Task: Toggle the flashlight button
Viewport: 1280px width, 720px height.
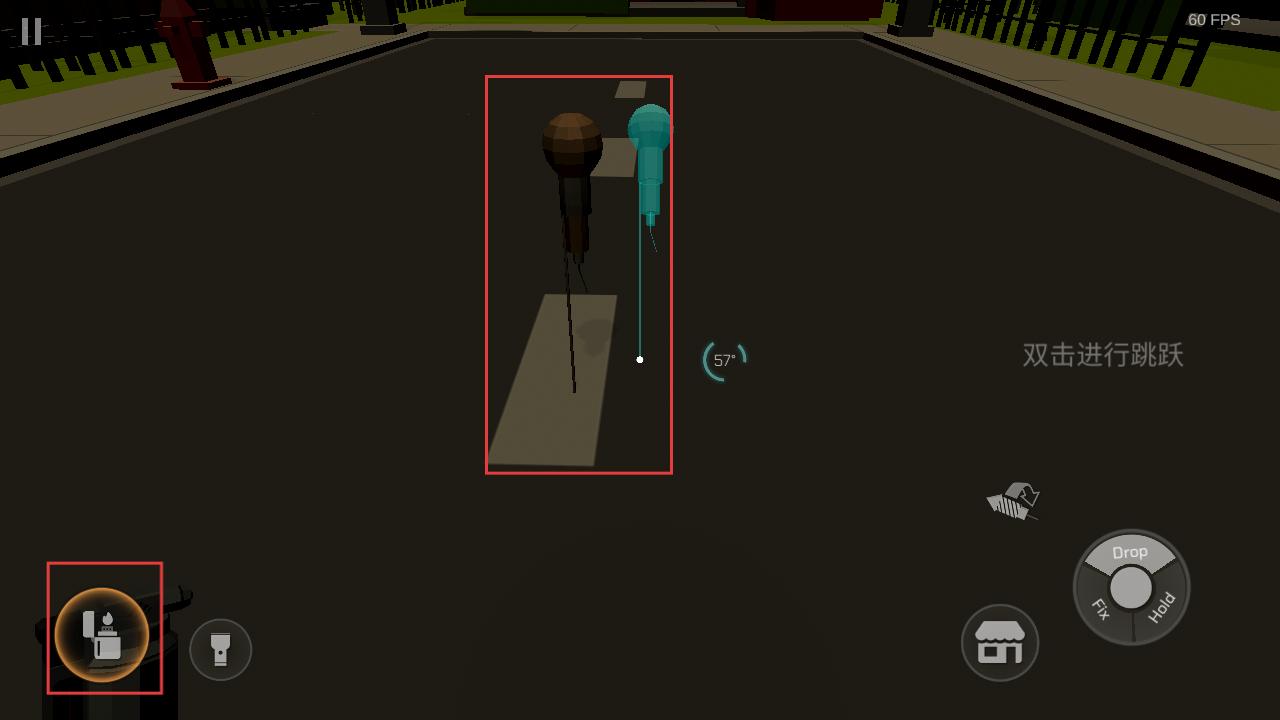Action: coord(220,650)
